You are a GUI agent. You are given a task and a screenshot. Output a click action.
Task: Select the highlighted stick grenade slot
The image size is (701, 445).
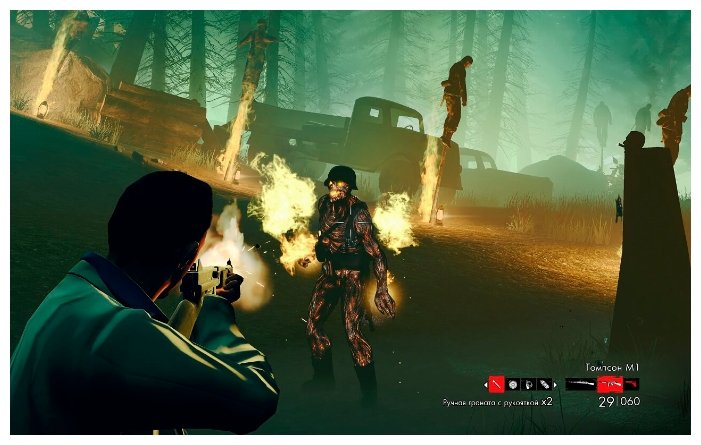pyautogui.click(x=497, y=384)
